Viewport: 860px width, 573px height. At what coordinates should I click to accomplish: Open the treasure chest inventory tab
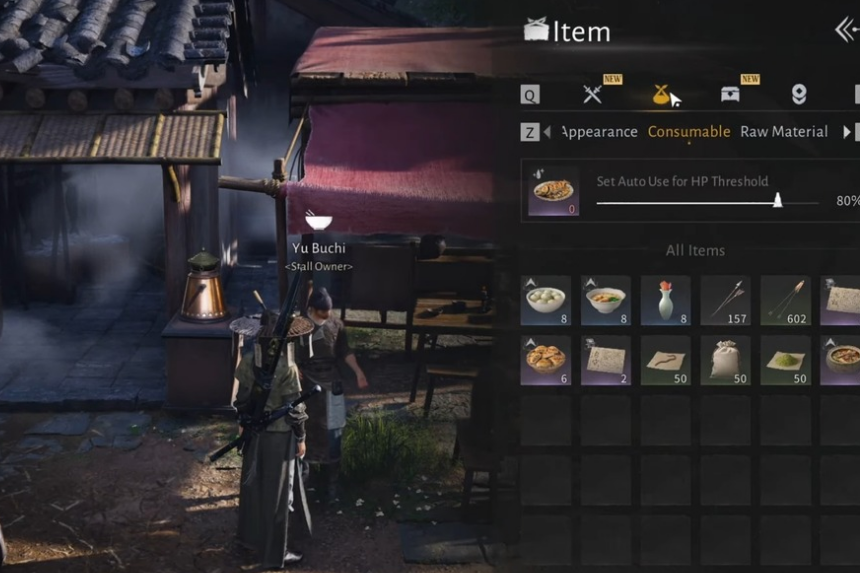pos(730,94)
